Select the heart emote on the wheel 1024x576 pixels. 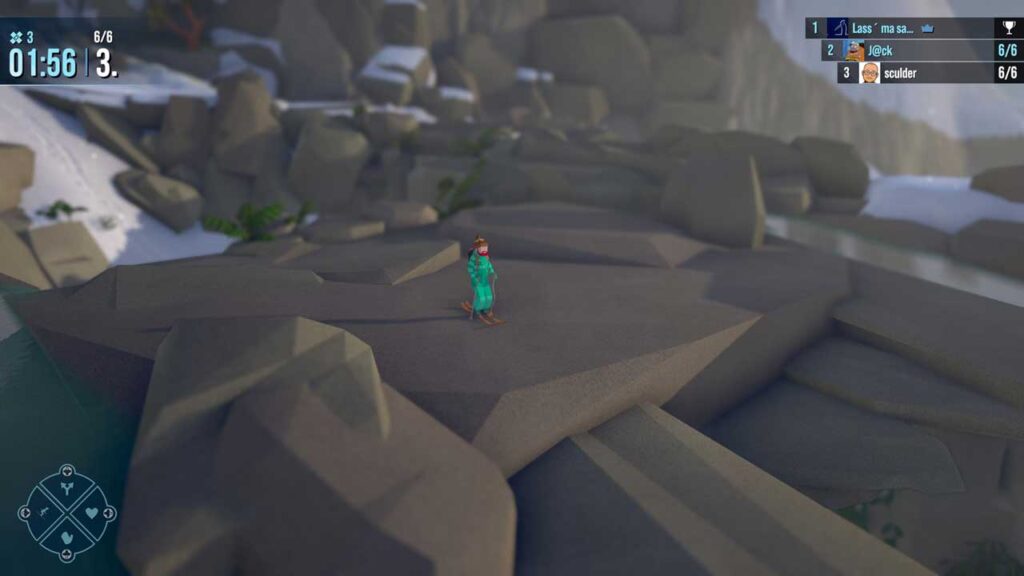(x=92, y=513)
